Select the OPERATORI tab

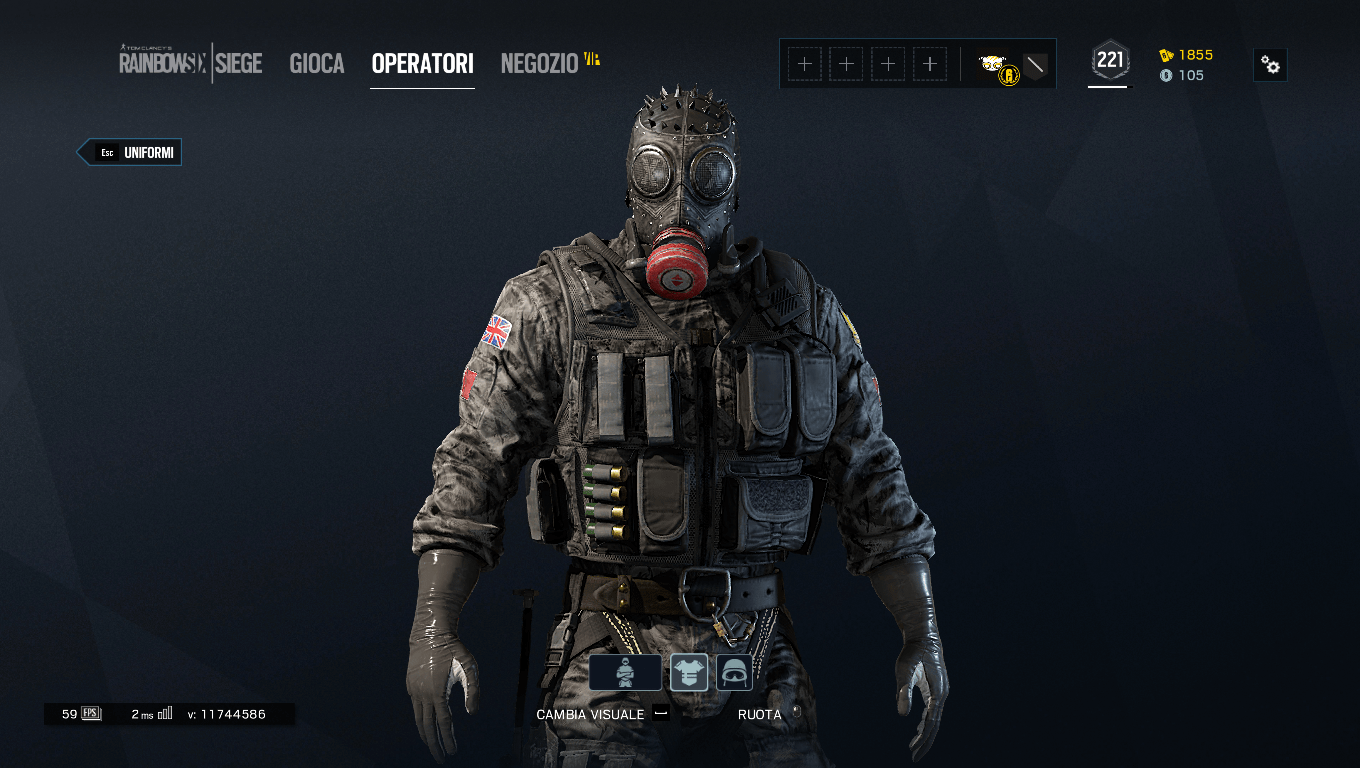(422, 64)
